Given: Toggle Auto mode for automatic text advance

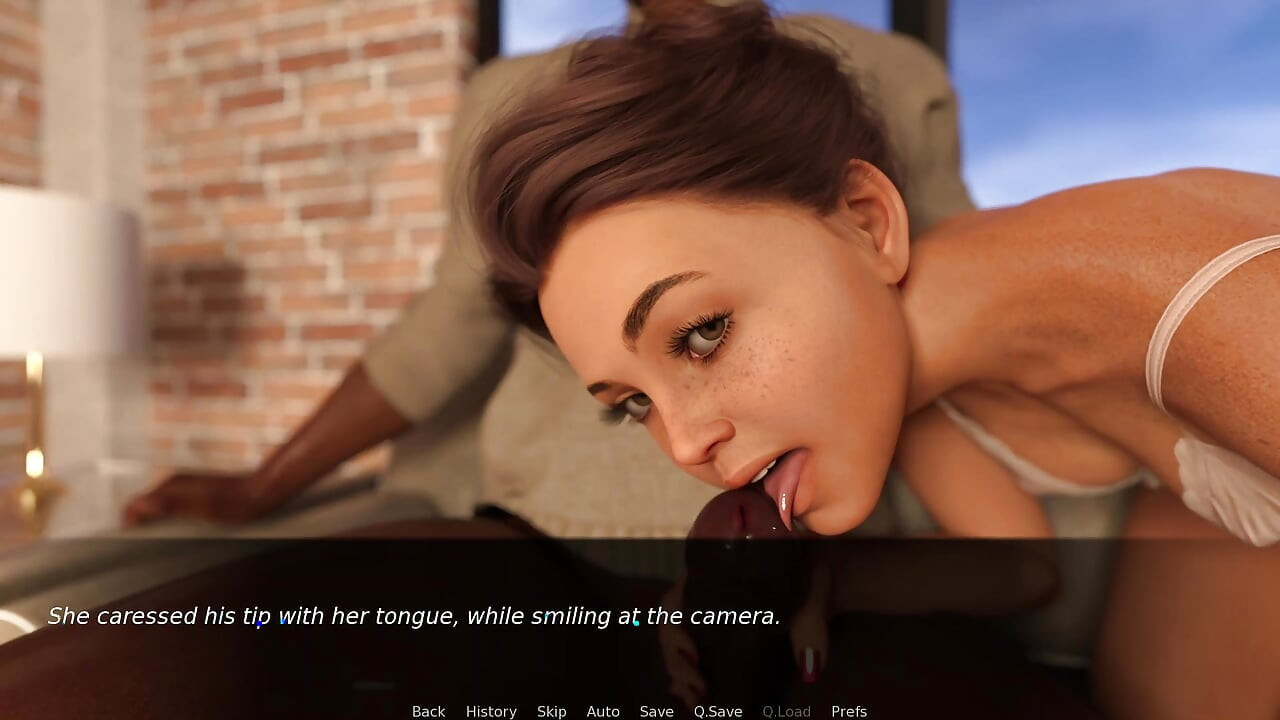Looking at the screenshot, I should (x=603, y=710).
